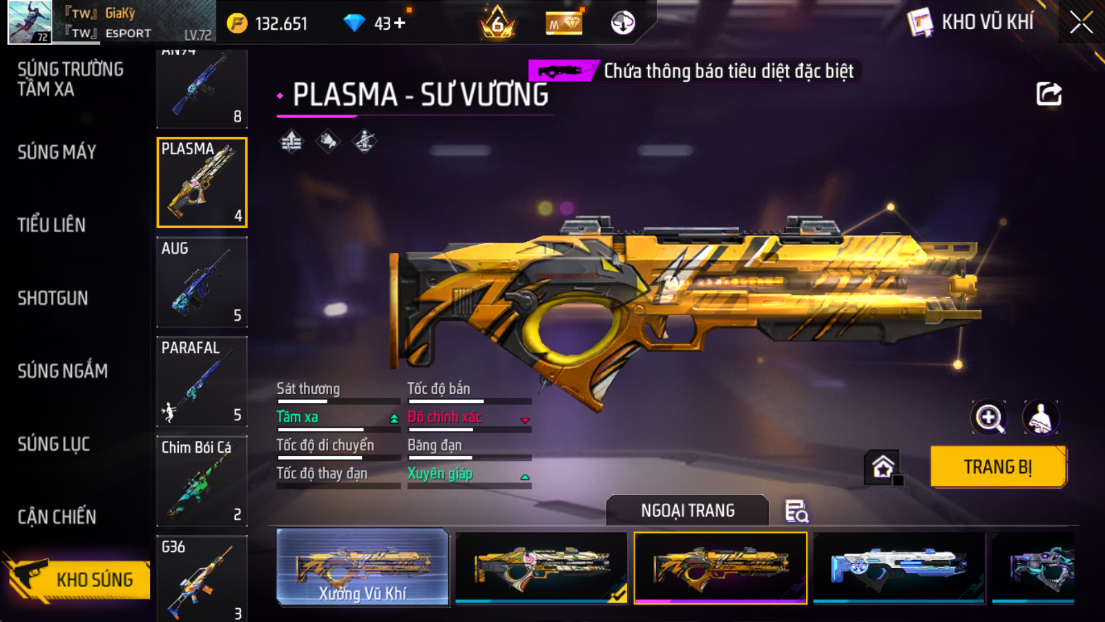This screenshot has height=622, width=1105.
Task: Equip the Plasma skin with TRANG BỊ
Action: click(997, 467)
